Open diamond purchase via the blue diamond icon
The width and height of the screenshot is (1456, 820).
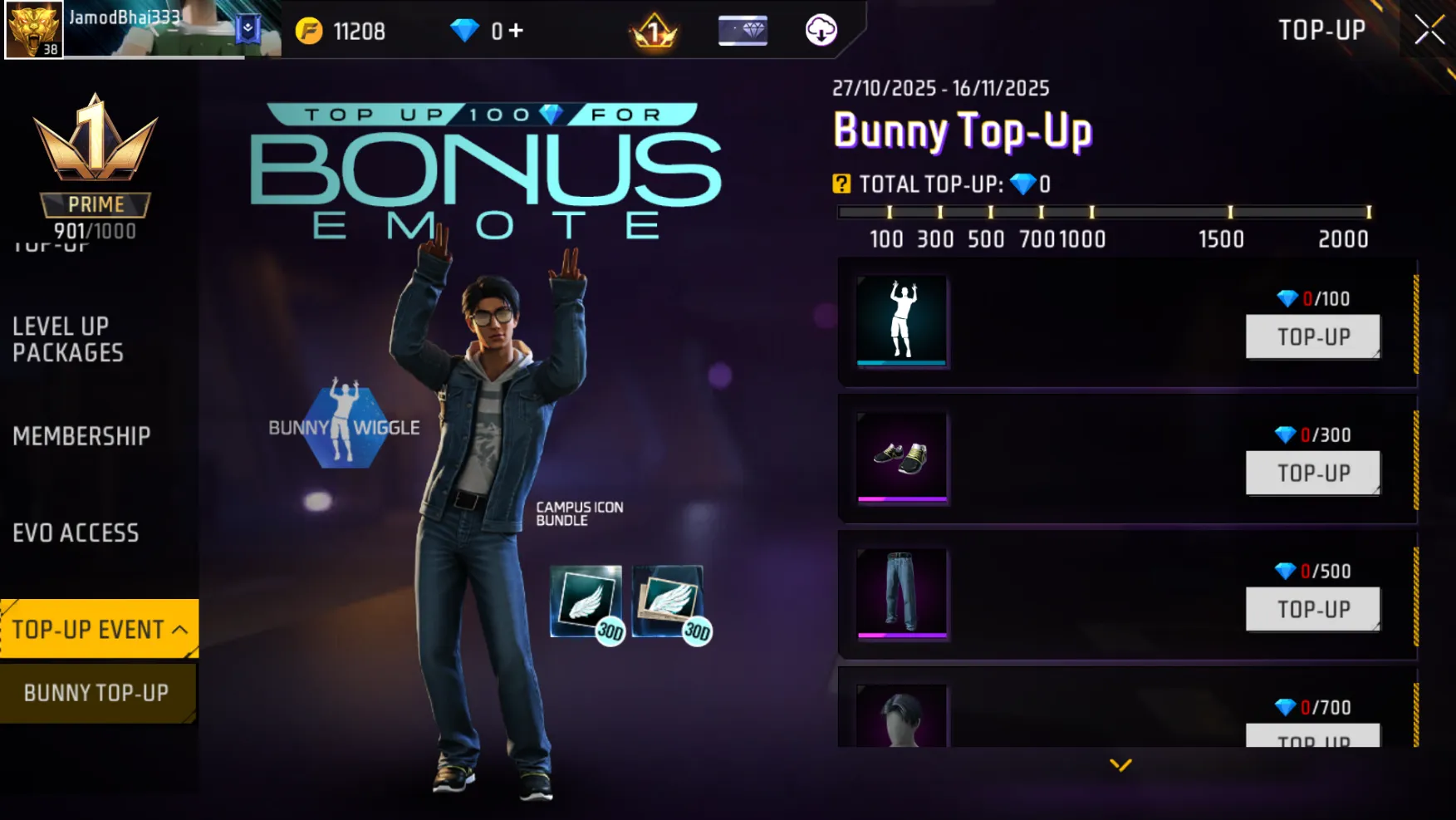(x=465, y=31)
